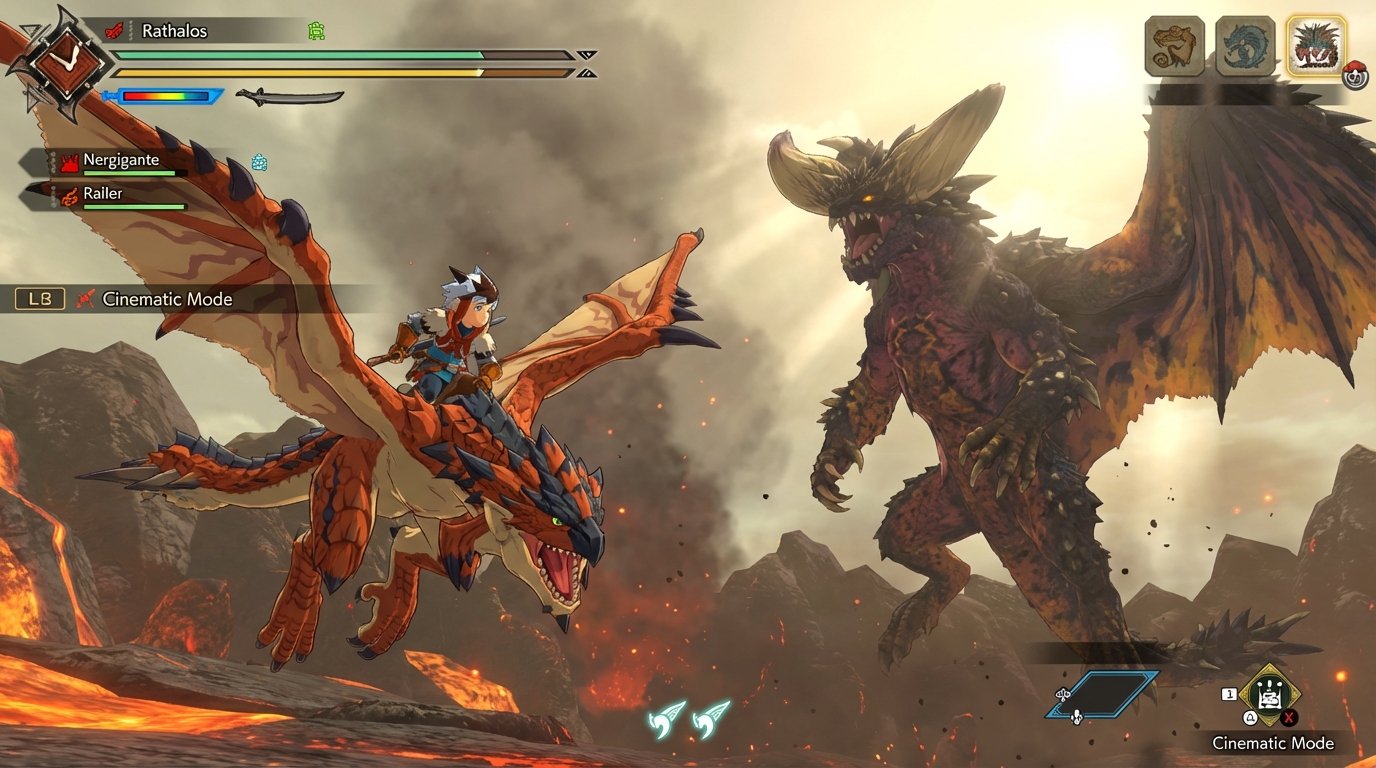Open Nergigante's enemy info panel
This screenshot has width=1376, height=768.
(x=120, y=160)
